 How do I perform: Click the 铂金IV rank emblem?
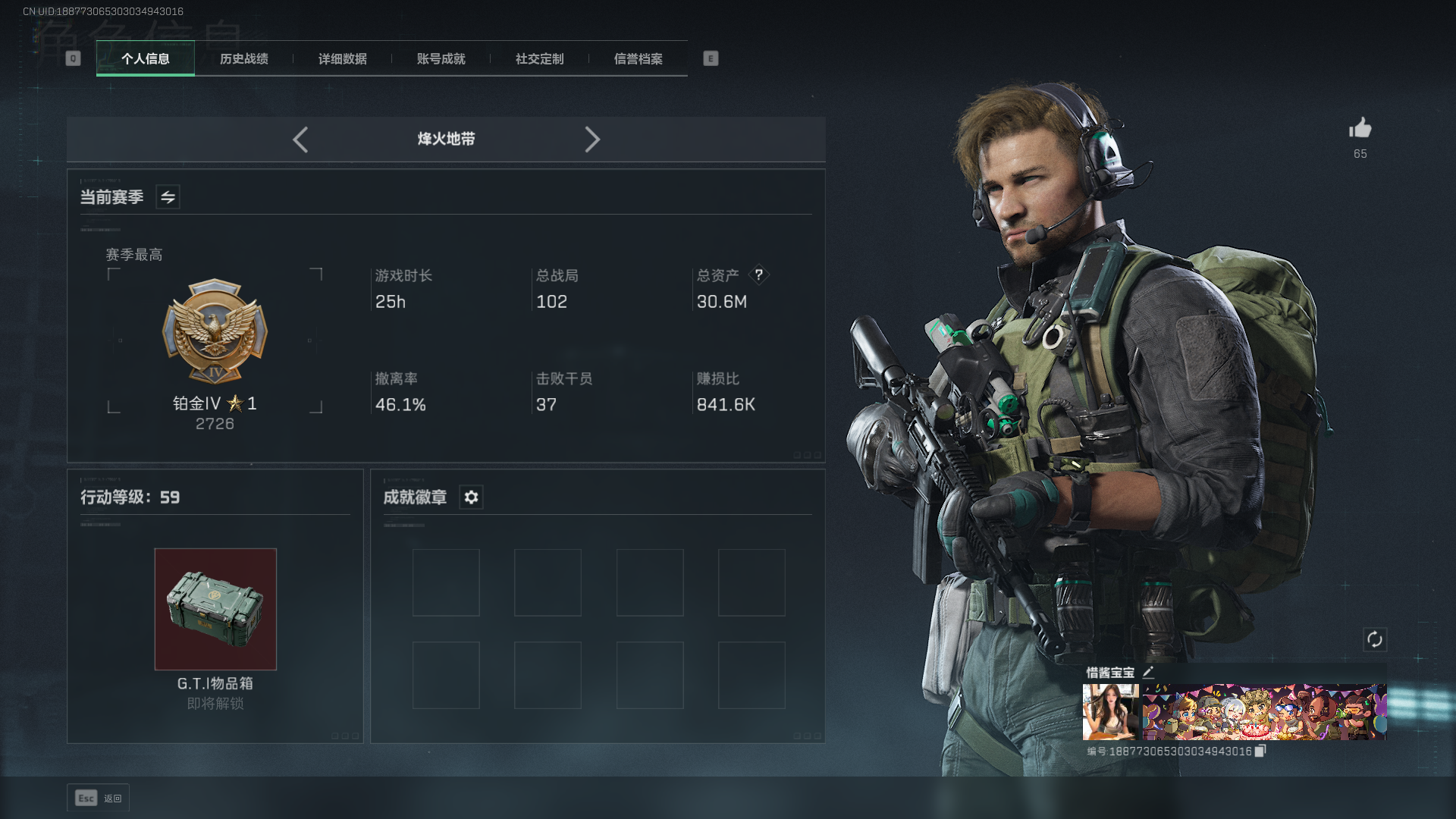click(x=215, y=332)
